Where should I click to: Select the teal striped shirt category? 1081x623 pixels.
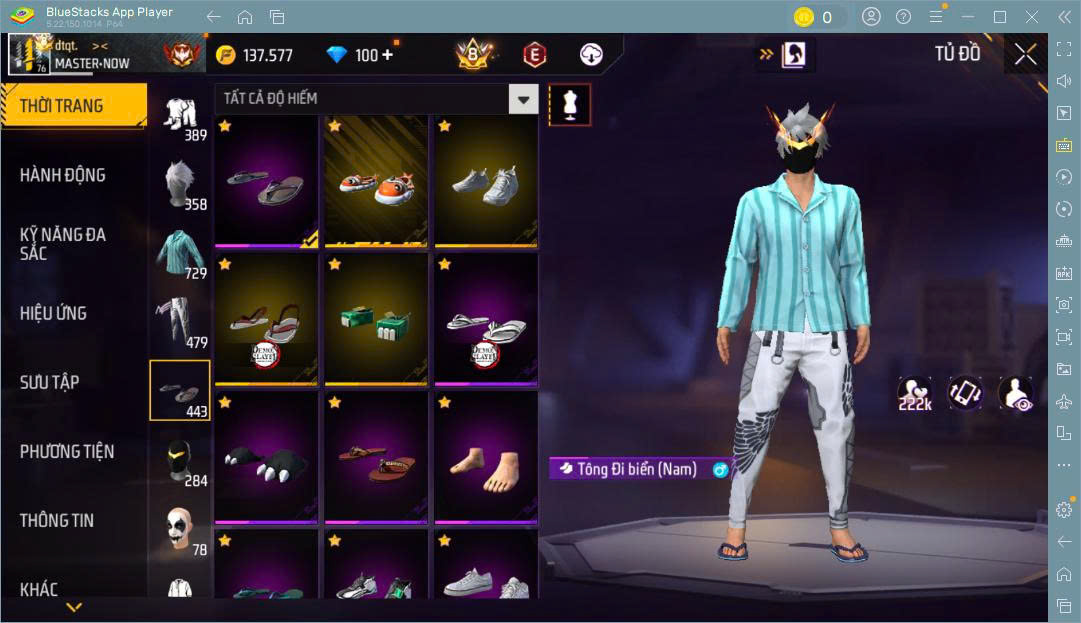coord(180,252)
